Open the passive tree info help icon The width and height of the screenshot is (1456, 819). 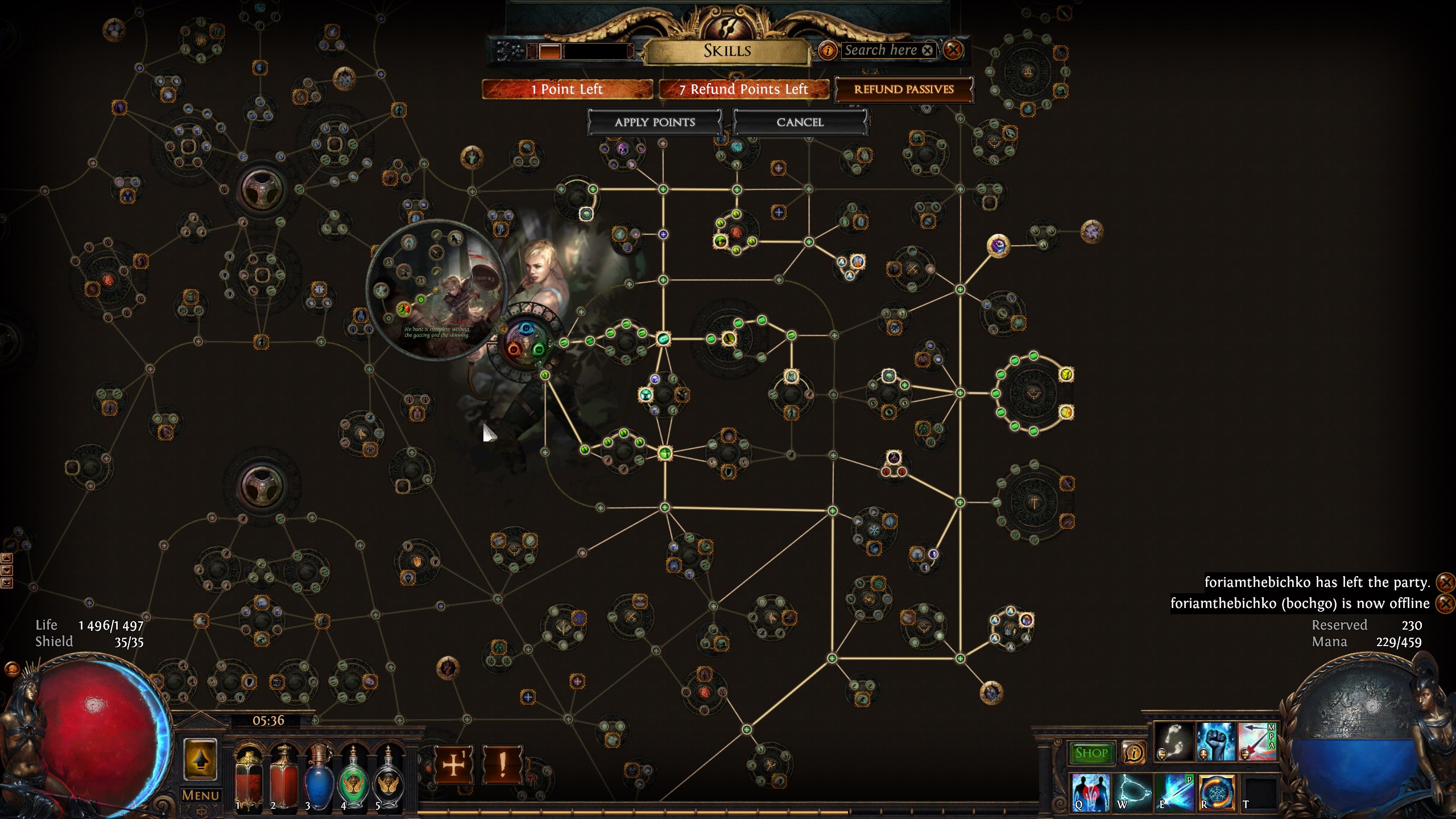point(828,51)
